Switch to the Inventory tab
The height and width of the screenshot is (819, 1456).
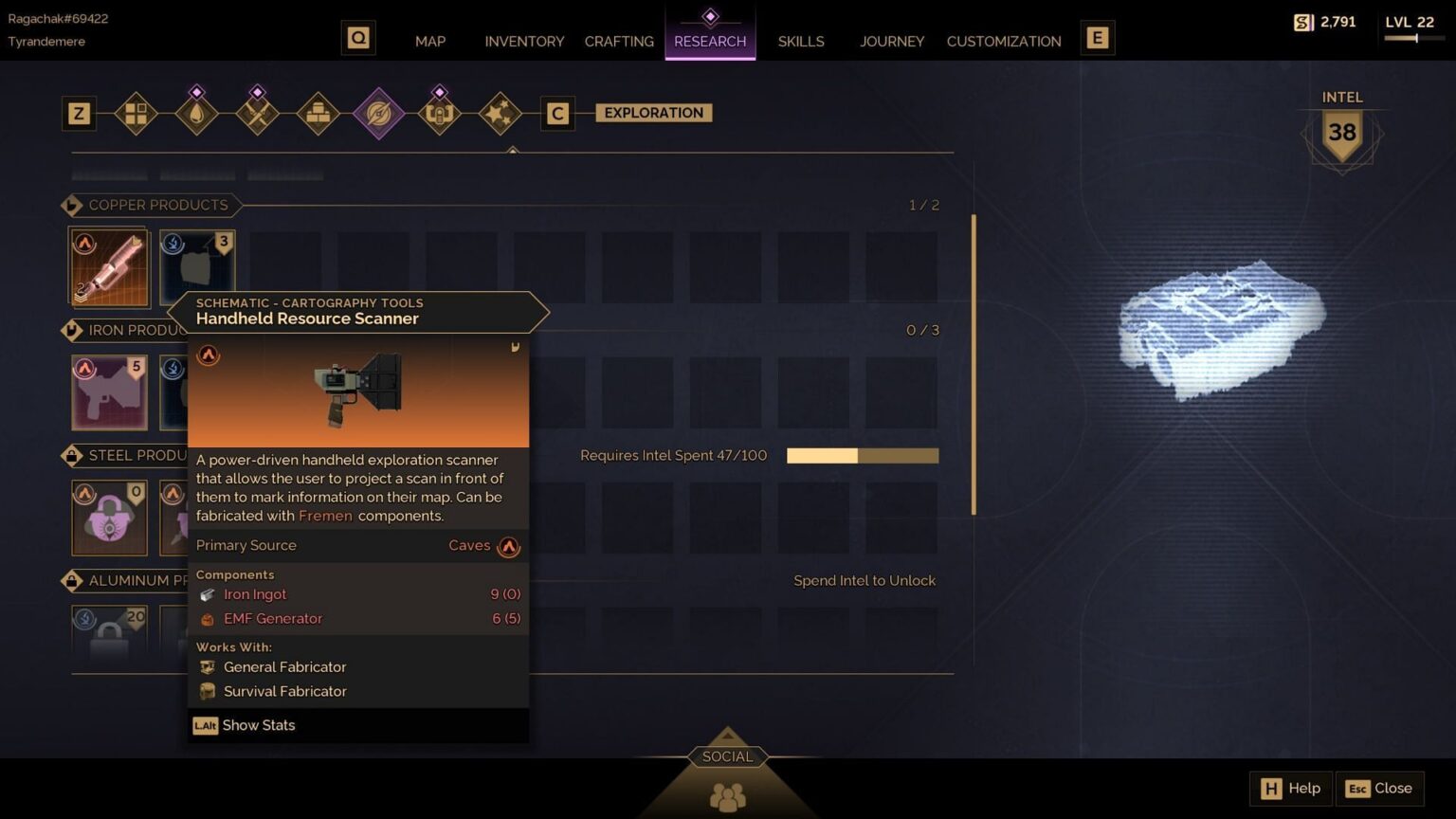524,41
